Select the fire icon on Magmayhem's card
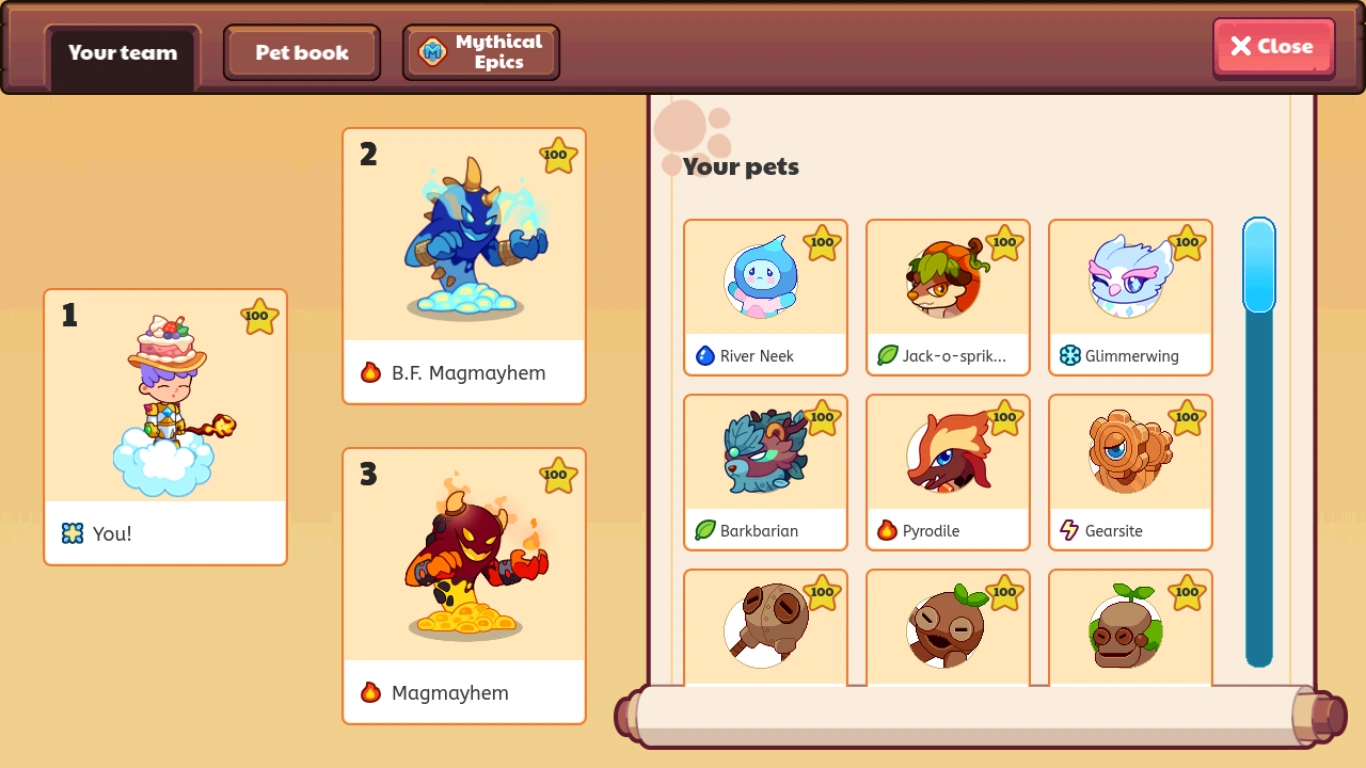The width and height of the screenshot is (1366, 768). 368,692
